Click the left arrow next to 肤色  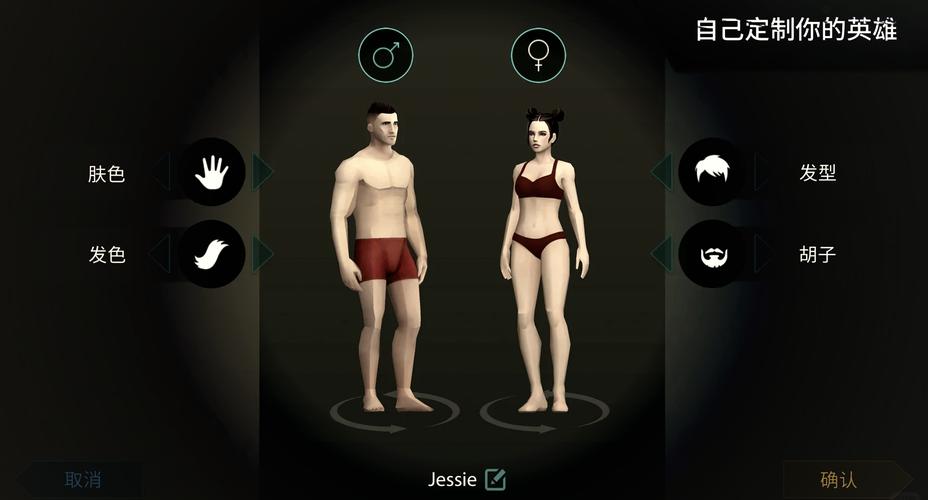click(160, 172)
